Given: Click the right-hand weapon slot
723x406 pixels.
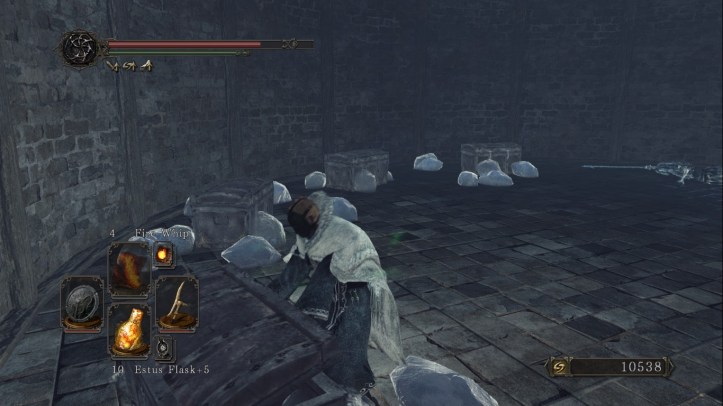Looking at the screenshot, I should pos(176,300).
